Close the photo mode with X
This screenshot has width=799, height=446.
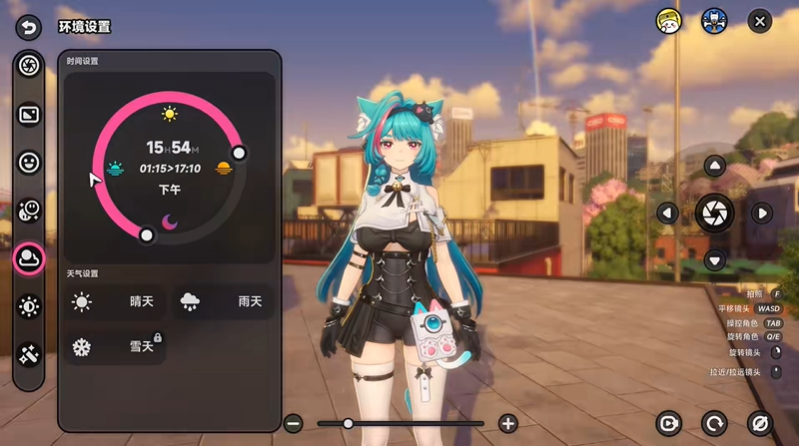tap(760, 21)
